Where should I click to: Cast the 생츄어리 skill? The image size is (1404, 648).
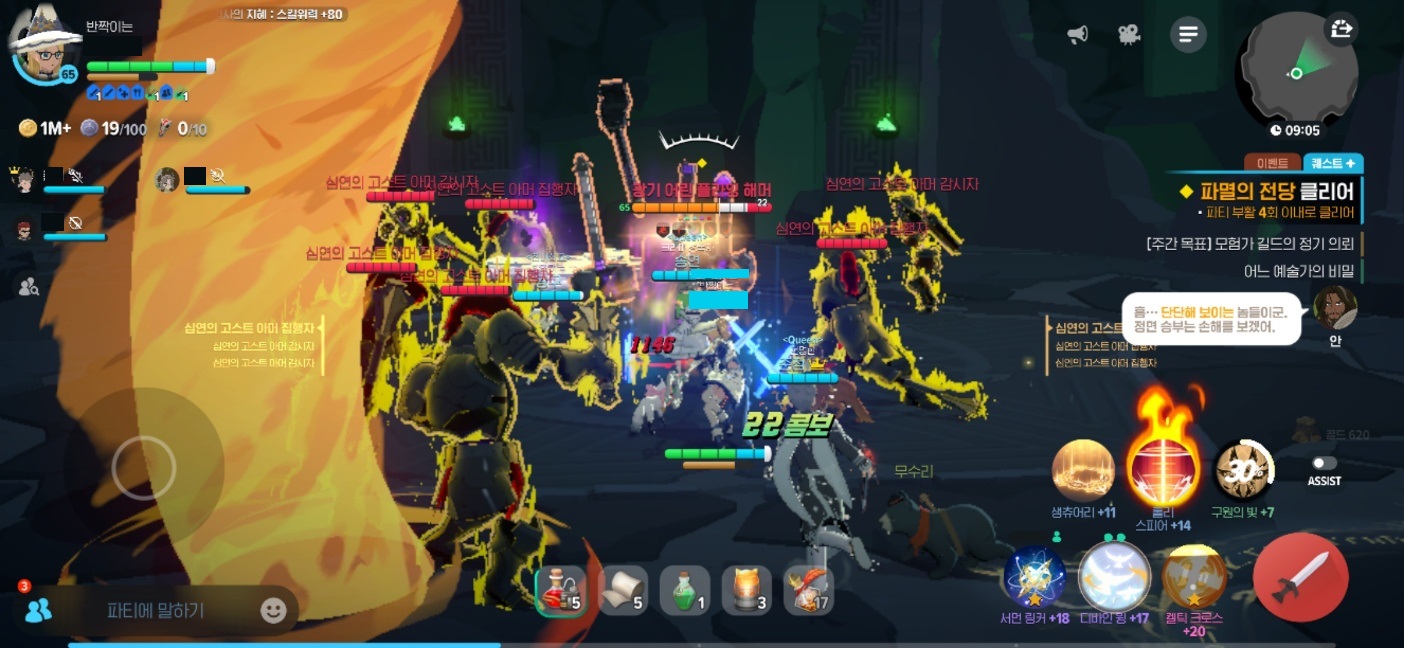click(x=1083, y=471)
